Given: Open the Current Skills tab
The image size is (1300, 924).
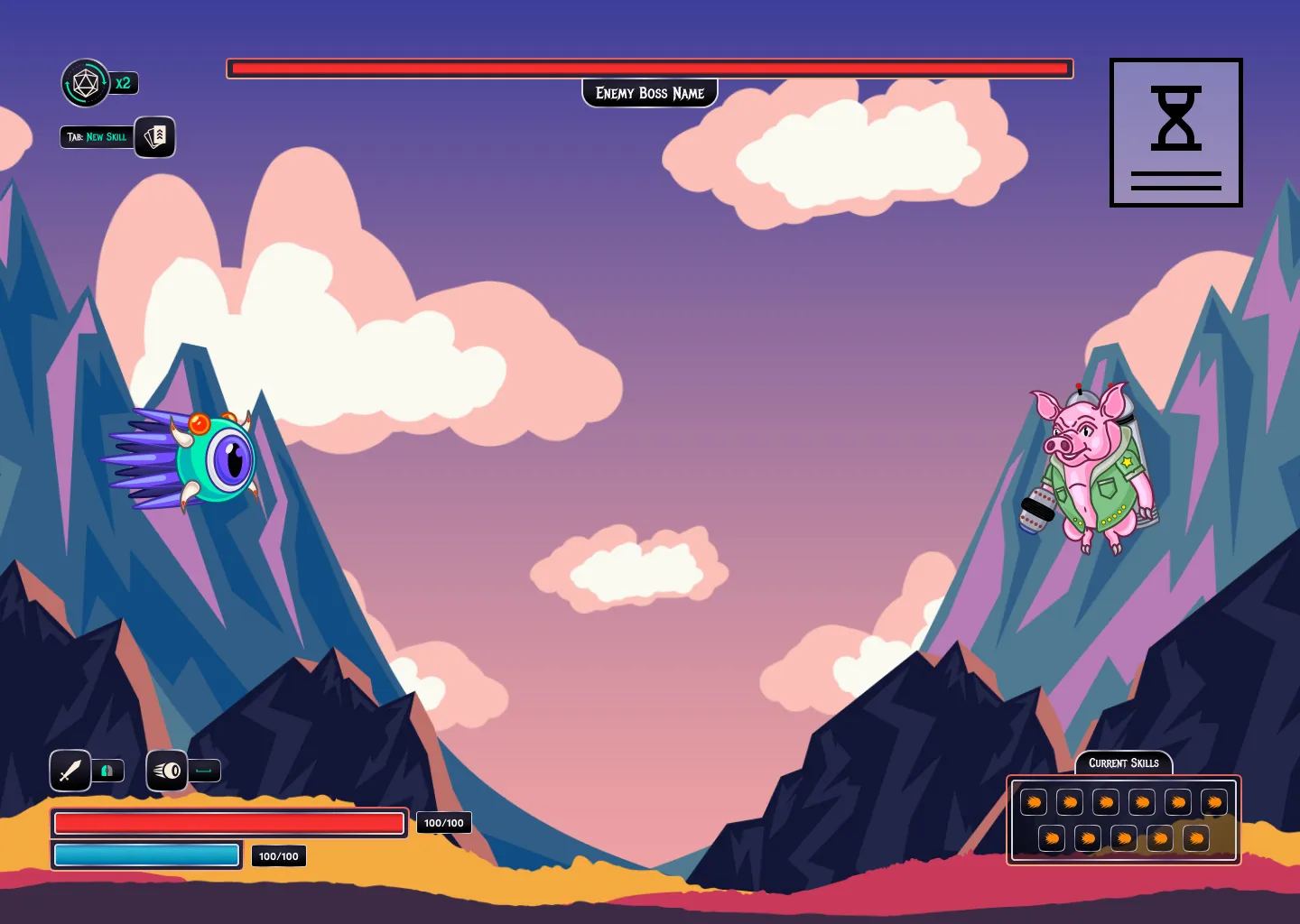Looking at the screenshot, I should pyautogui.click(x=1123, y=763).
